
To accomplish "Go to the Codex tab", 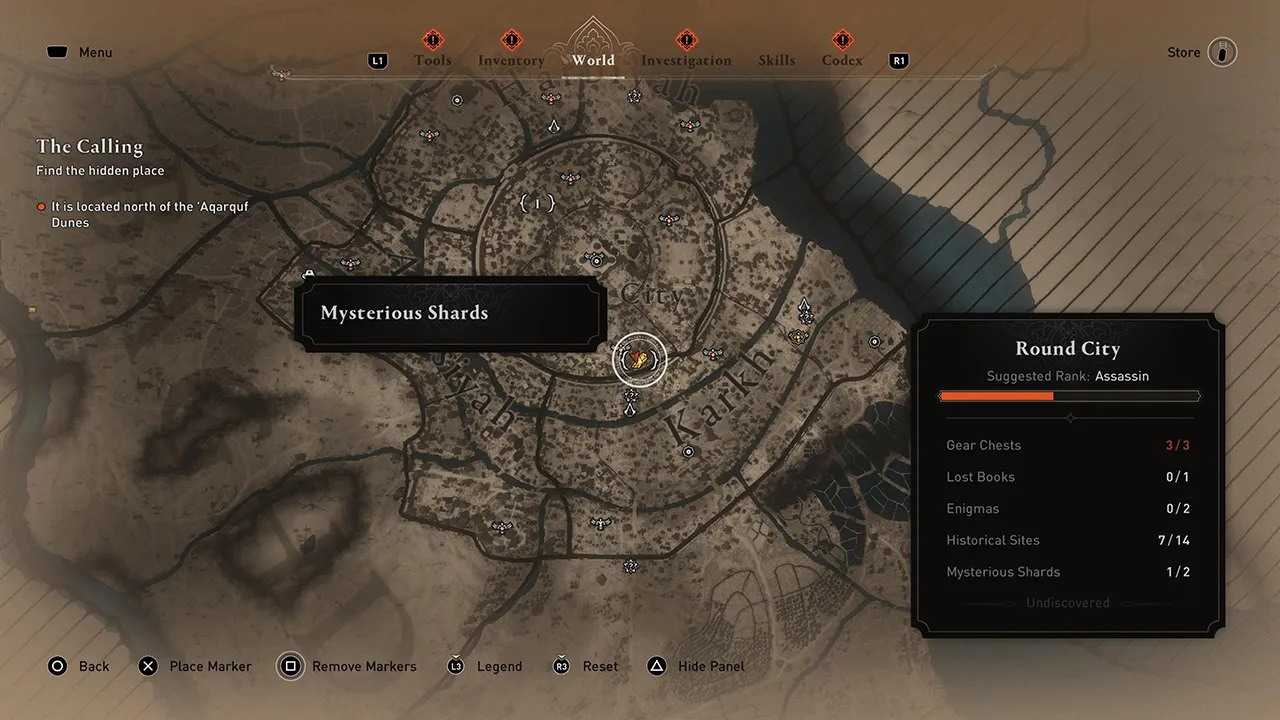I will click(x=842, y=60).
